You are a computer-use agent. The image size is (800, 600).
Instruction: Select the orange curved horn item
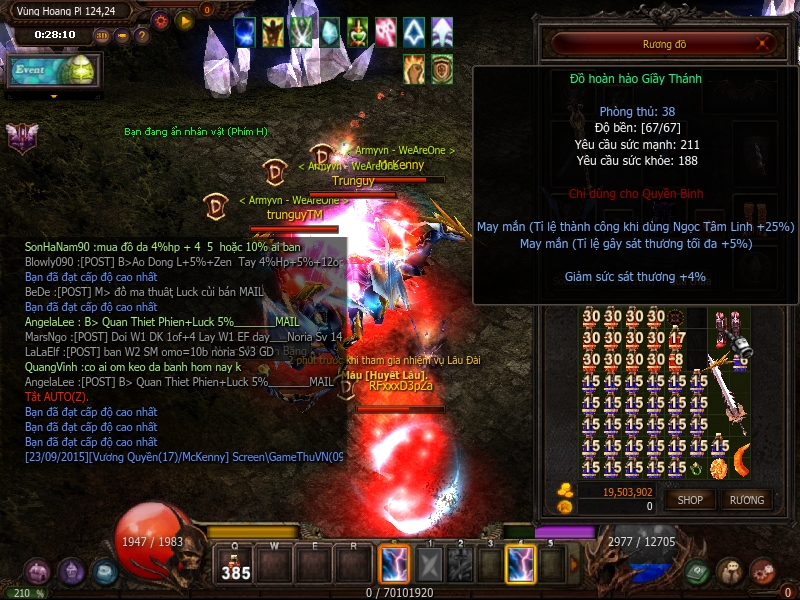coord(741,462)
